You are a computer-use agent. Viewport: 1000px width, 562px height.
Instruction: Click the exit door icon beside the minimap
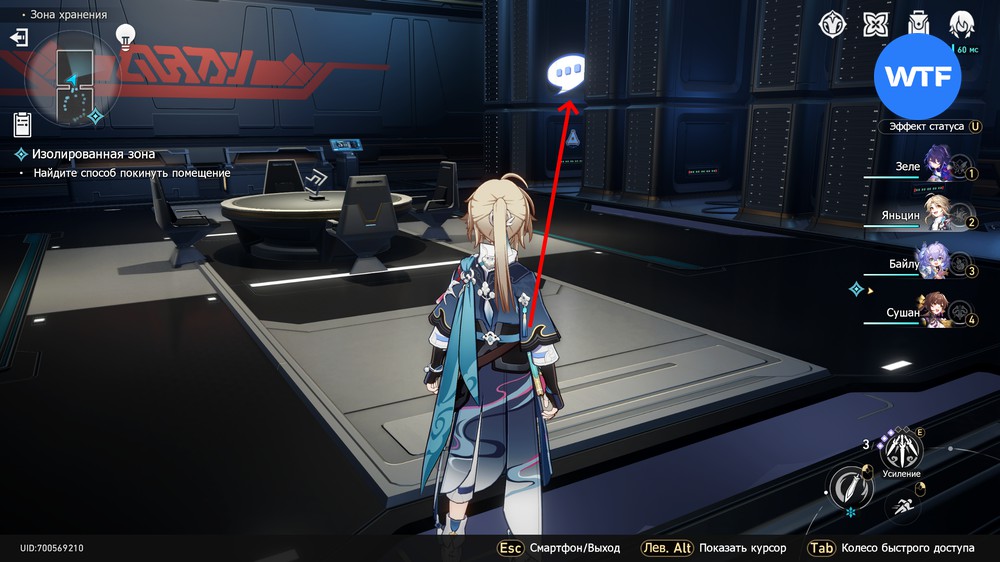click(x=19, y=38)
